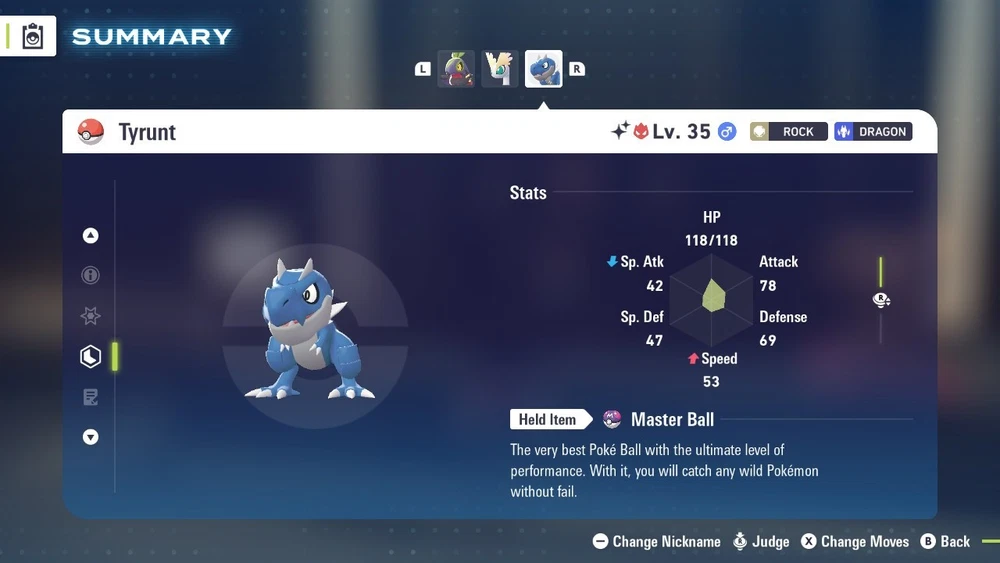
Task: Select the held item Master Ball
Action: [671, 419]
